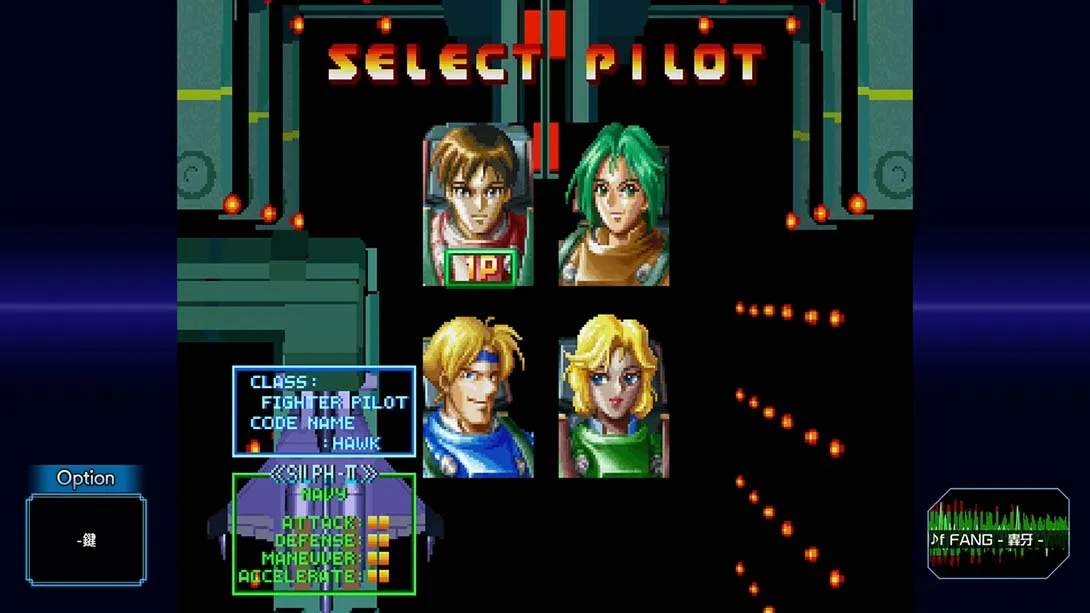Open the Option panel
The image size is (1090, 613).
coord(86,527)
